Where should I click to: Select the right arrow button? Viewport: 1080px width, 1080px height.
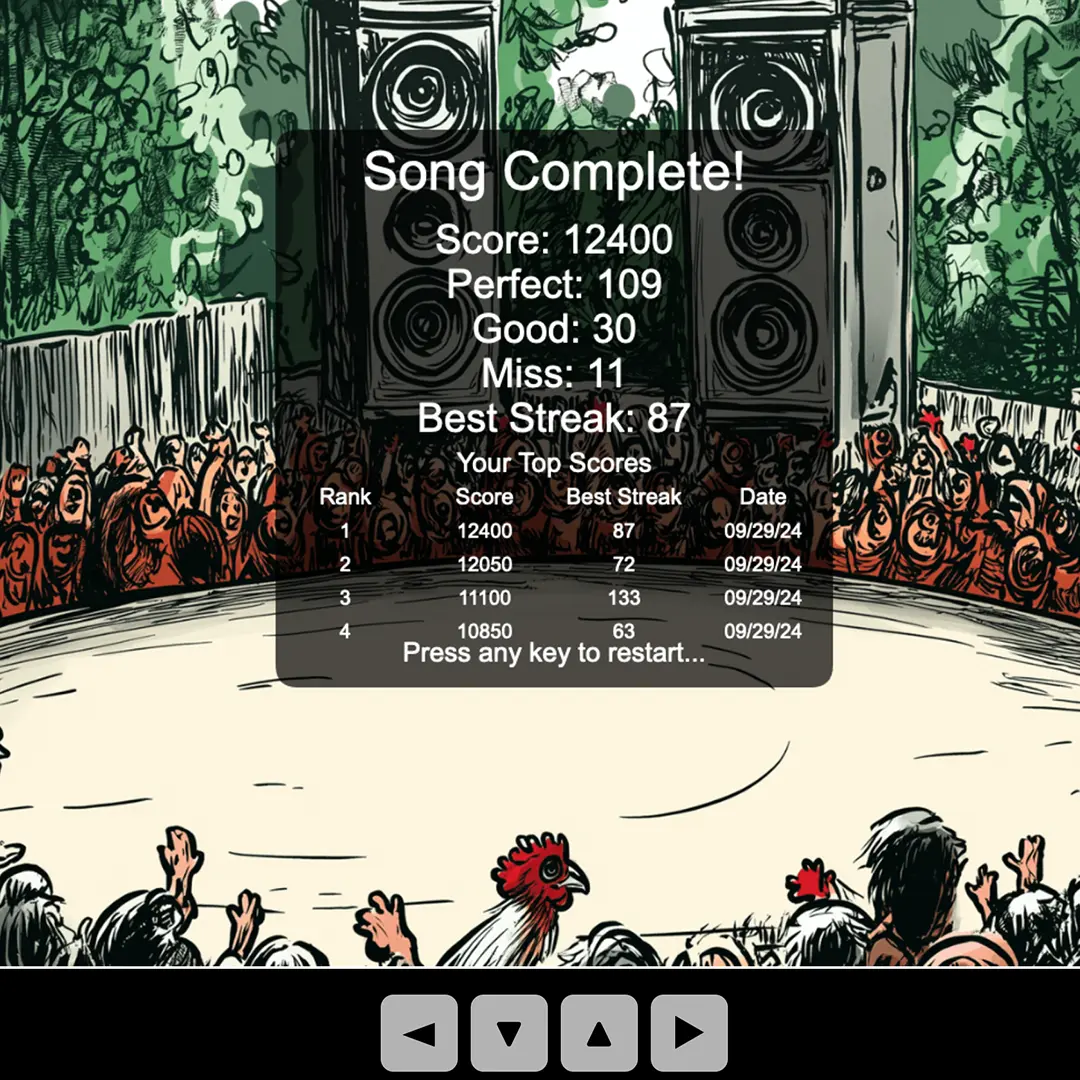tap(689, 1033)
